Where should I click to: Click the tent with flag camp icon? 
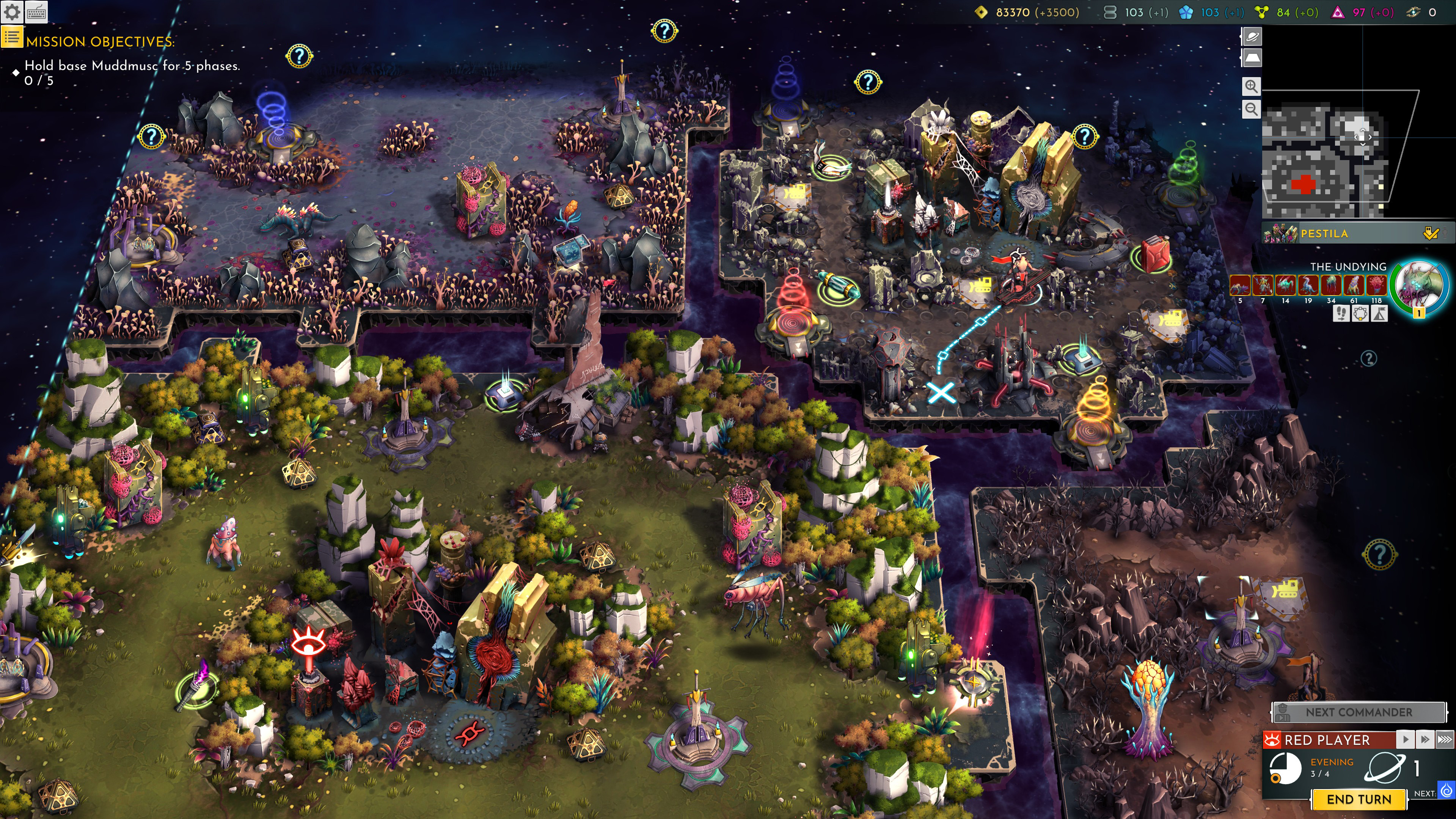click(x=1379, y=314)
